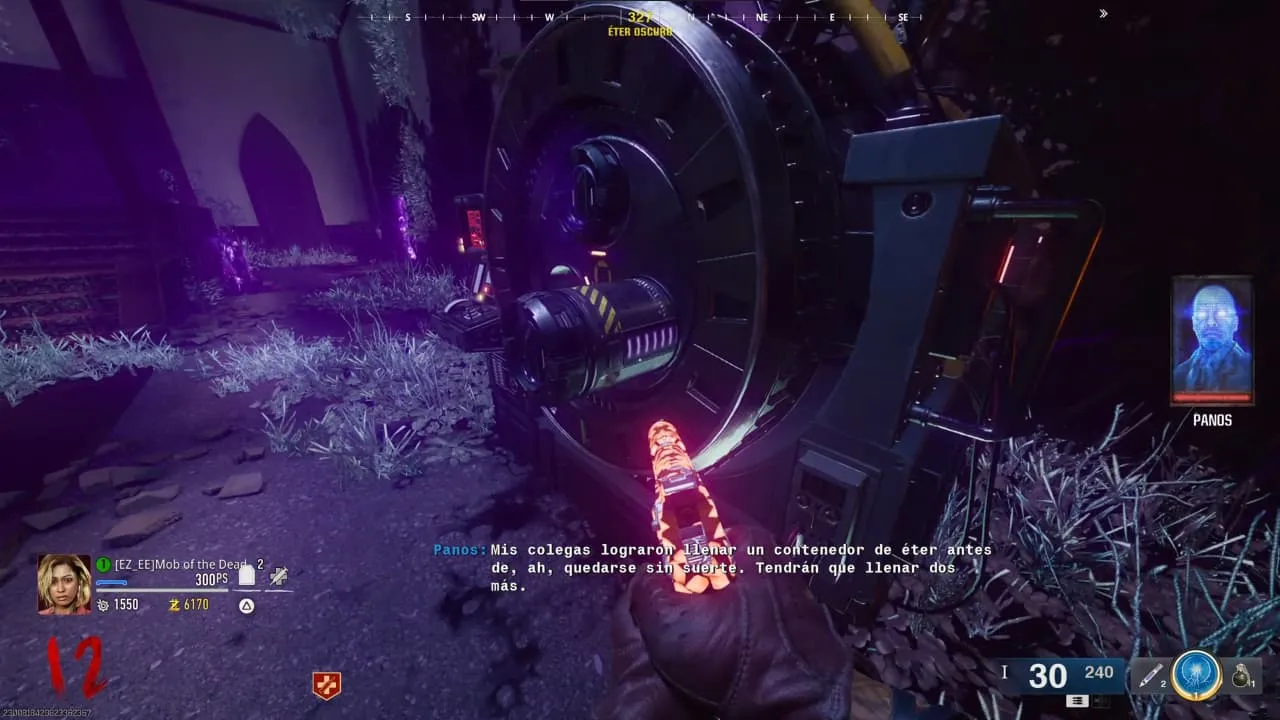Activate the blue field upgrade ability
The width and height of the screenshot is (1280, 720).
click(1196, 676)
